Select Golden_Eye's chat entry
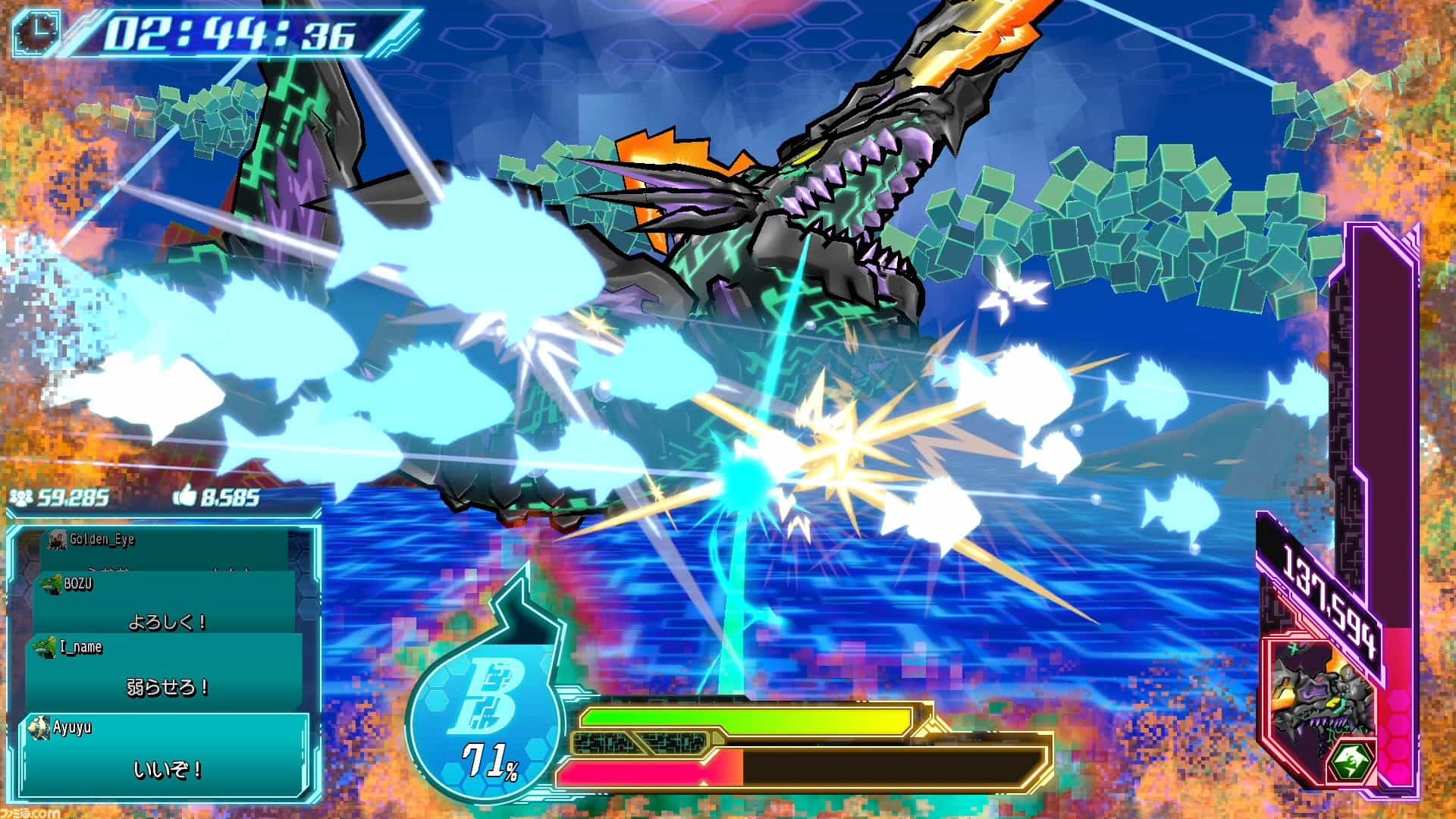 pyautogui.click(x=165, y=544)
